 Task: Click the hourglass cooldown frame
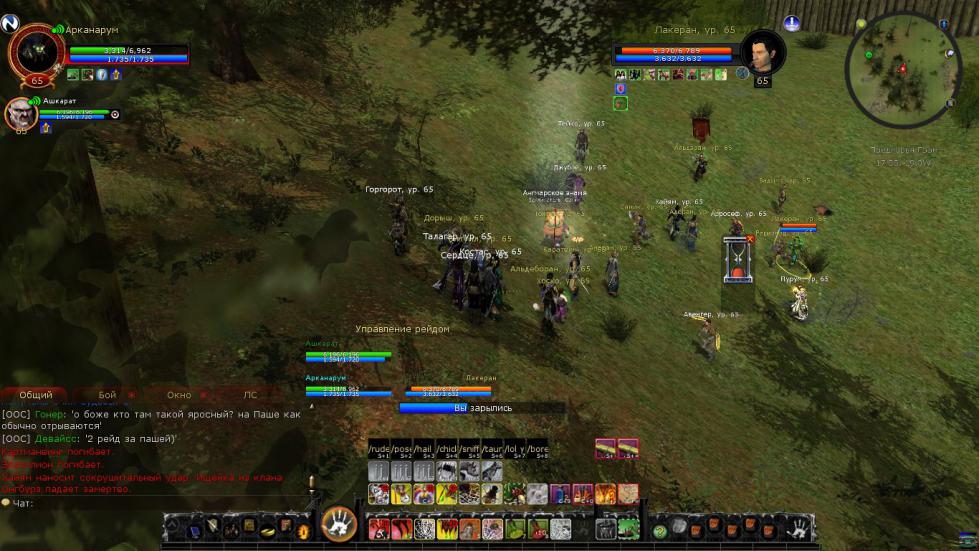click(738, 261)
